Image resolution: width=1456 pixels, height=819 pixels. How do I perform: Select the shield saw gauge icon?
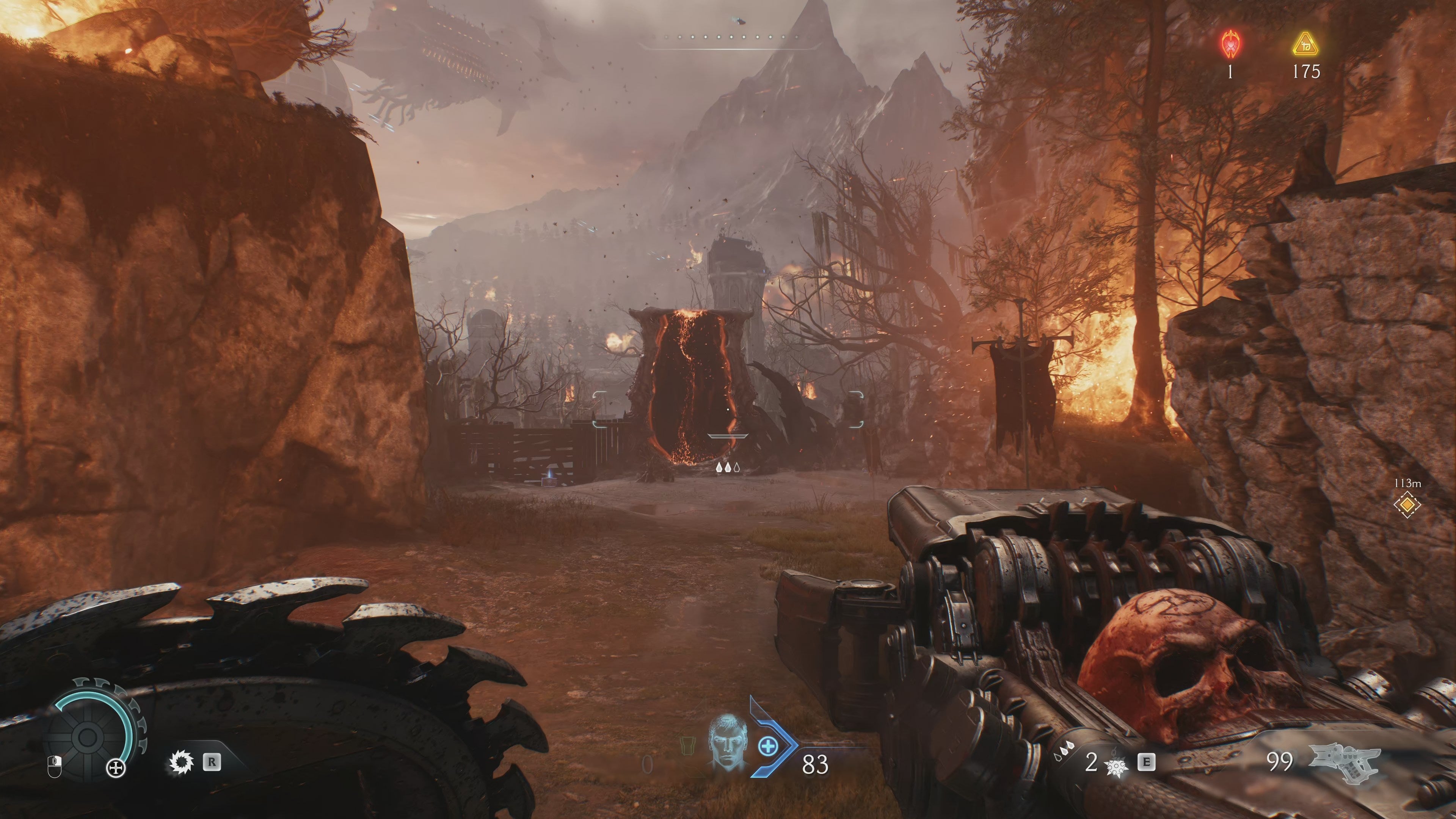click(x=88, y=736)
